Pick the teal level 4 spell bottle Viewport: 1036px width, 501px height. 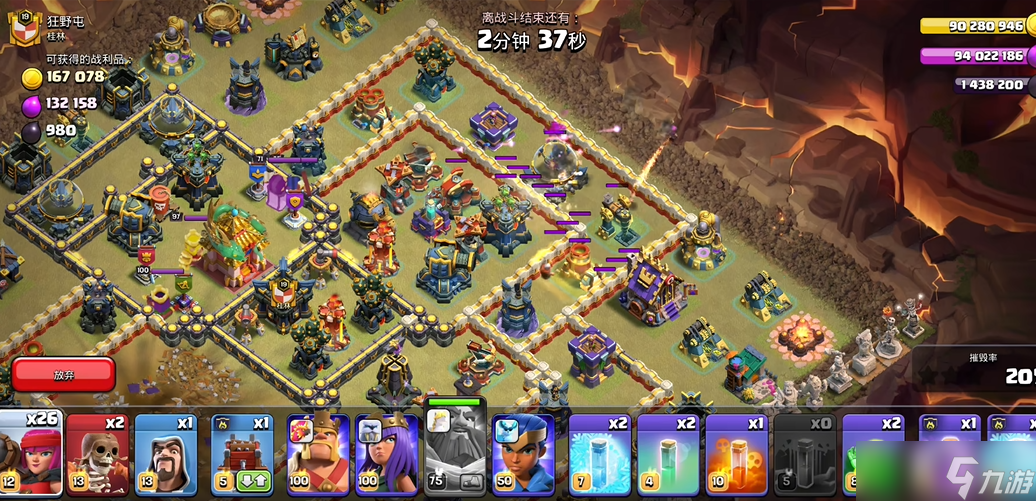pos(667,453)
